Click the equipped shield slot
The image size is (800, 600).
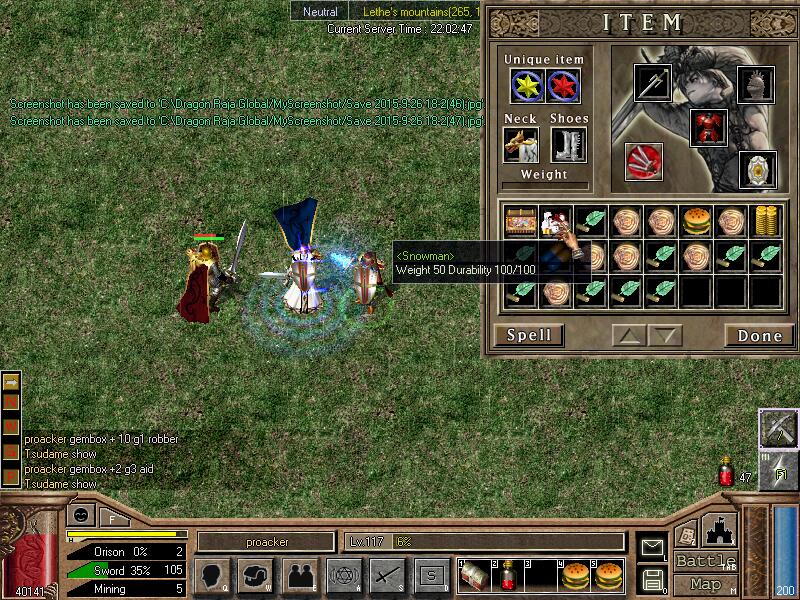pos(756,169)
